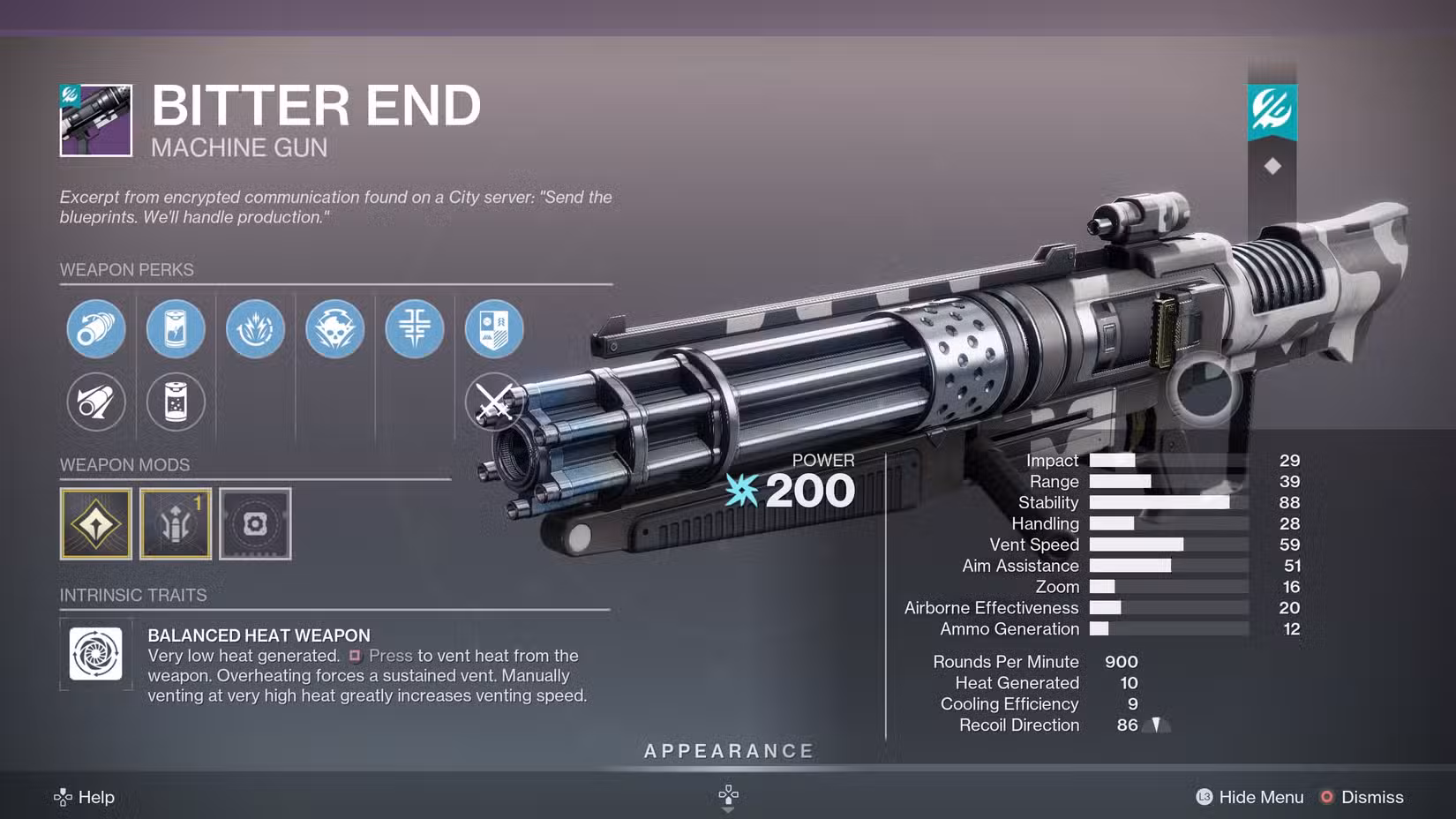The height and width of the screenshot is (819, 1456).
Task: View the origin trait perk icon
Action: (x=414, y=329)
